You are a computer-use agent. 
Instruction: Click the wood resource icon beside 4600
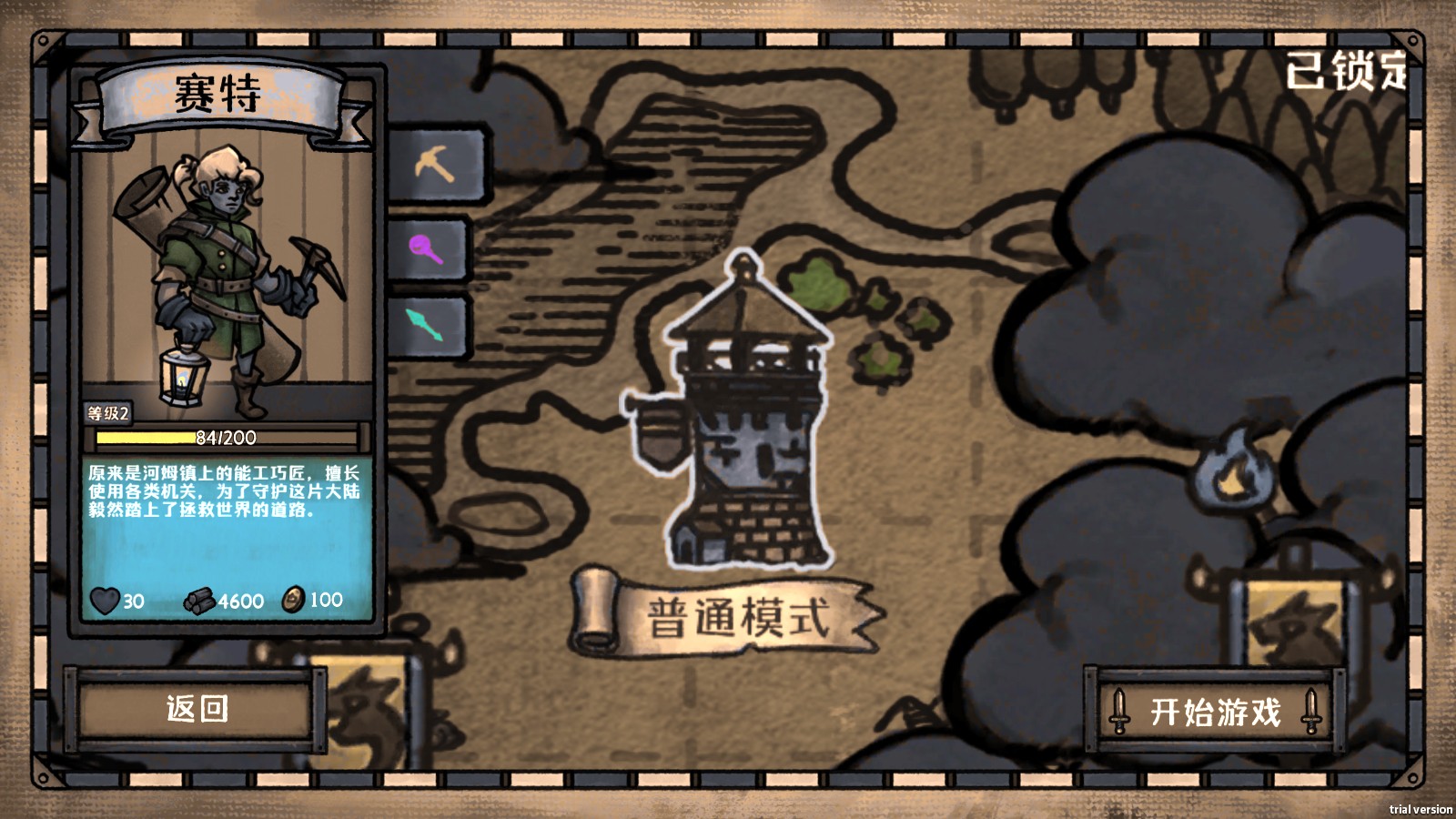[x=198, y=600]
